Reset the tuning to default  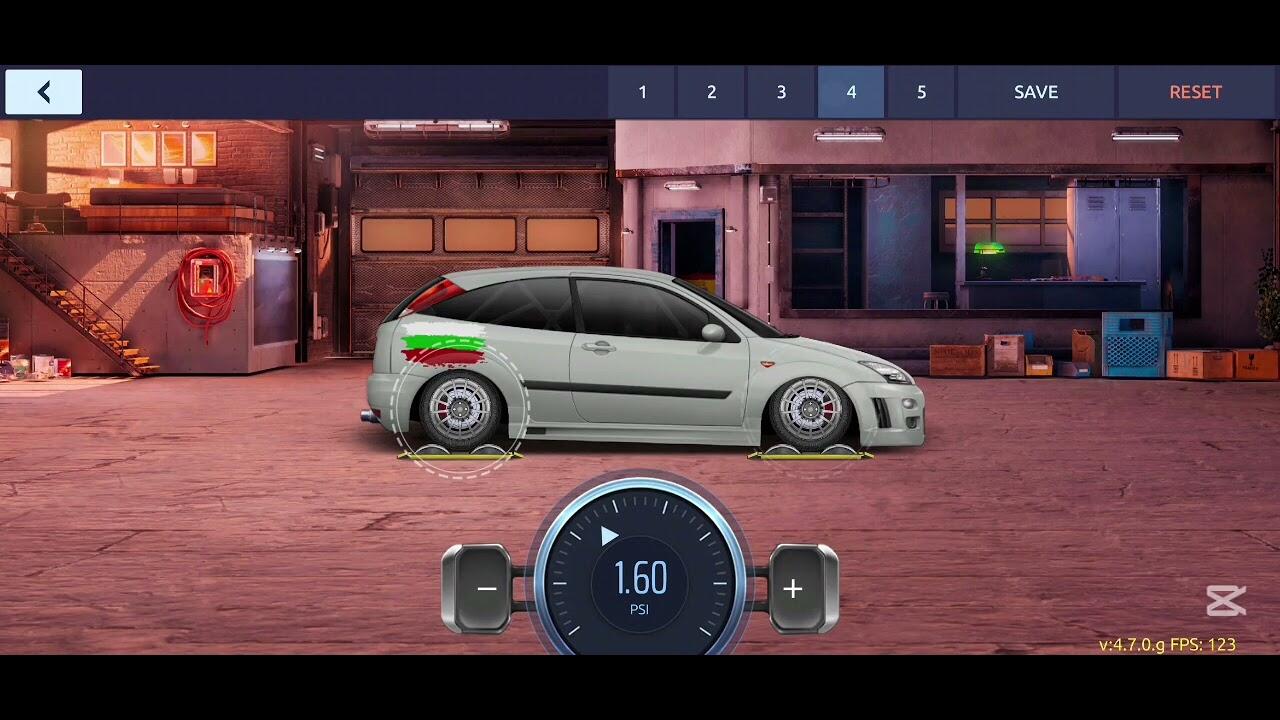(1195, 92)
